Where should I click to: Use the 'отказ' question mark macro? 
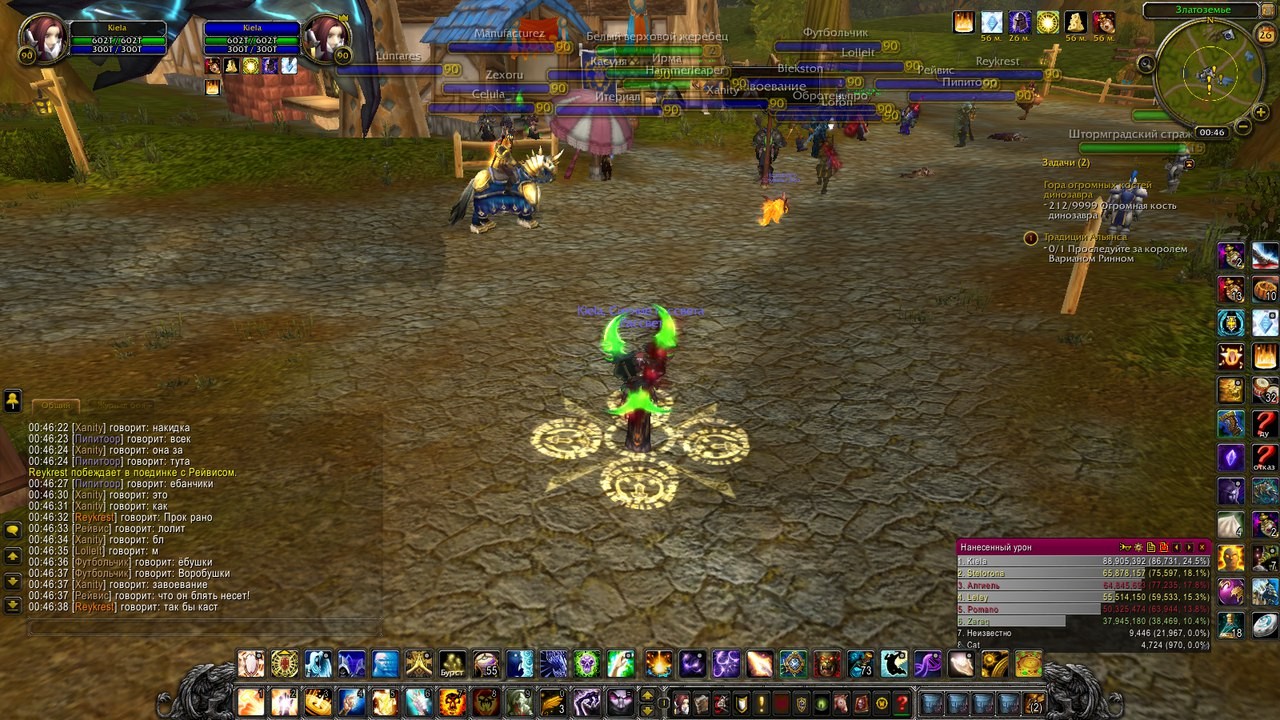coord(1265,457)
